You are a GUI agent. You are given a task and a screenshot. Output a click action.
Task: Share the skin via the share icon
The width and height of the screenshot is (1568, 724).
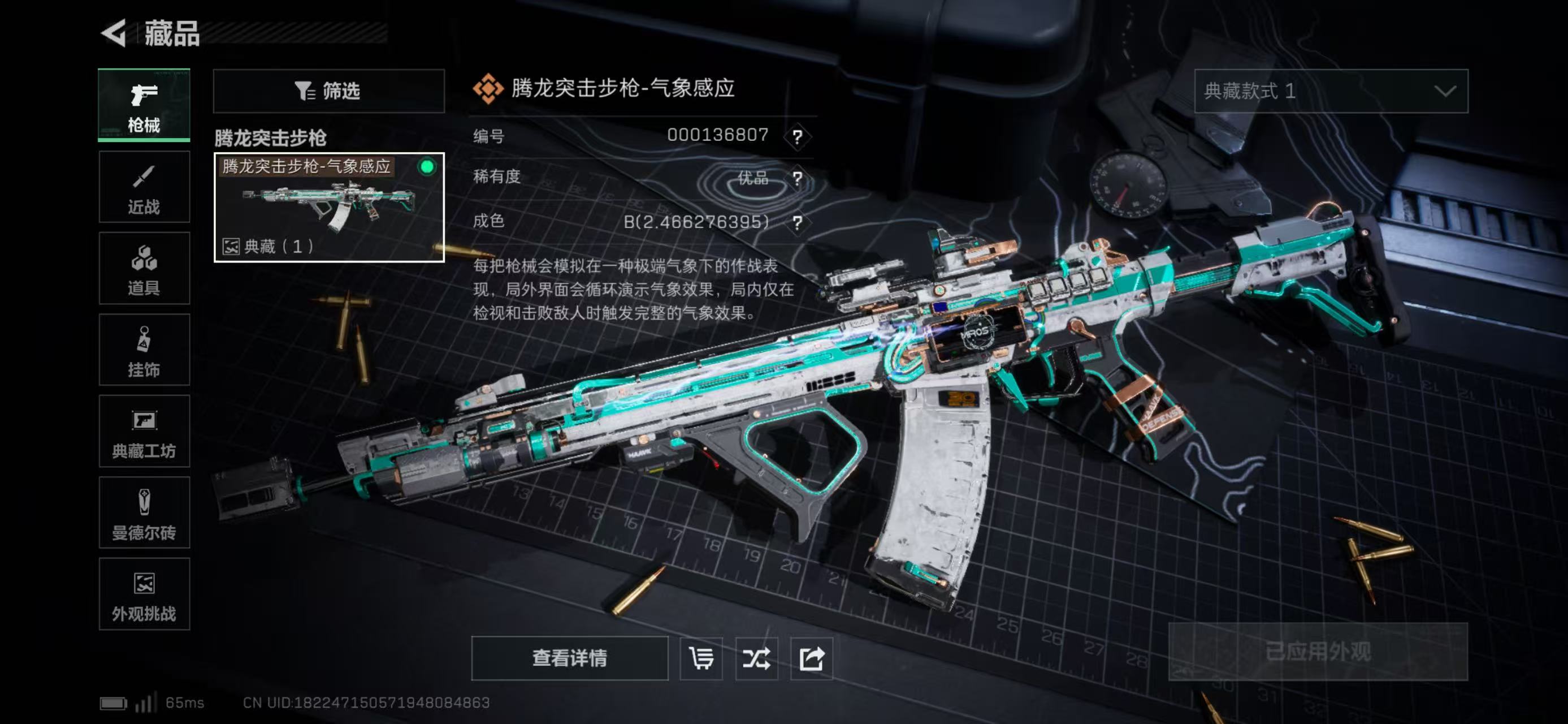coord(811,658)
